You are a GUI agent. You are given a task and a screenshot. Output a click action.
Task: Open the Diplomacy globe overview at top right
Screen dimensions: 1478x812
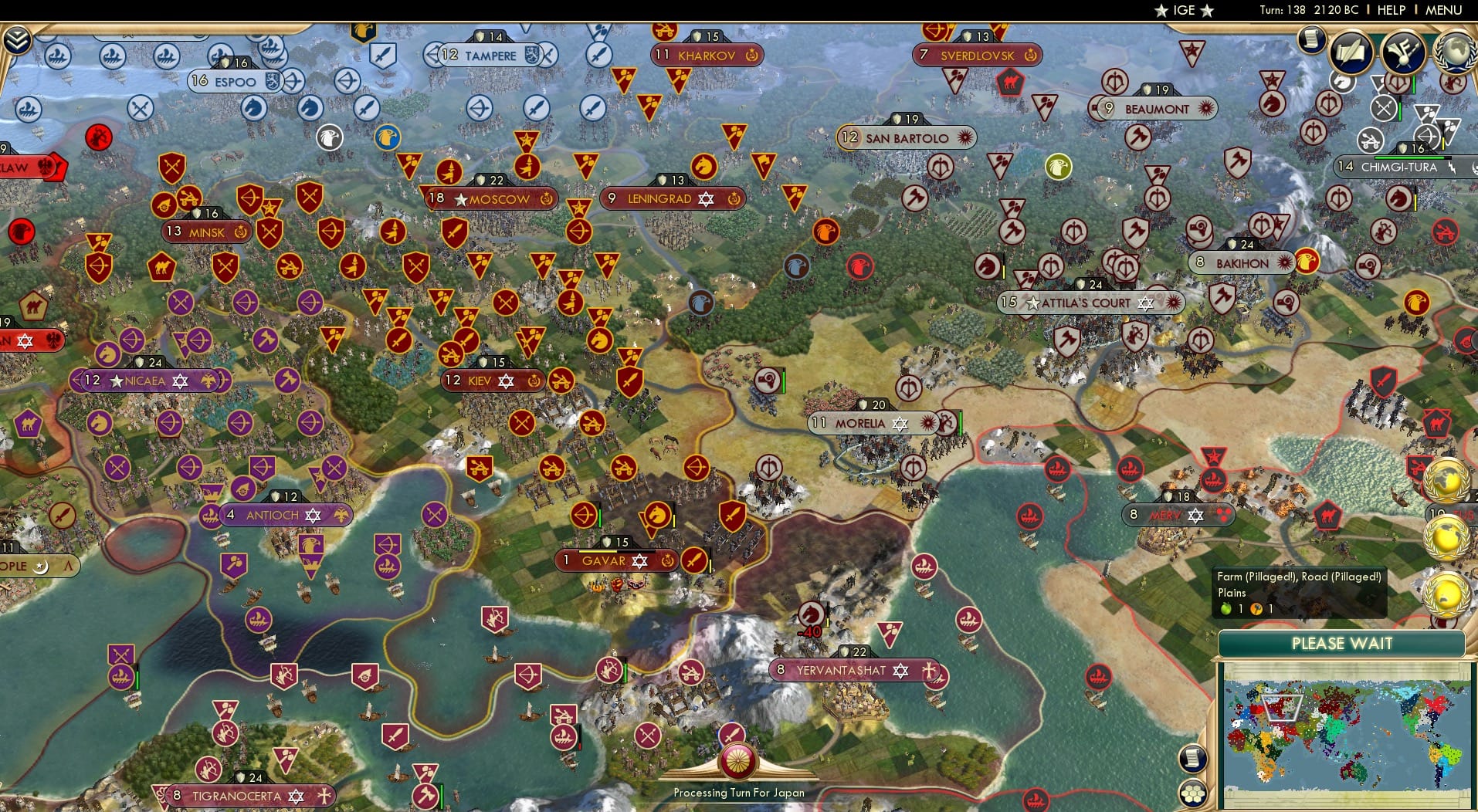point(1456,53)
